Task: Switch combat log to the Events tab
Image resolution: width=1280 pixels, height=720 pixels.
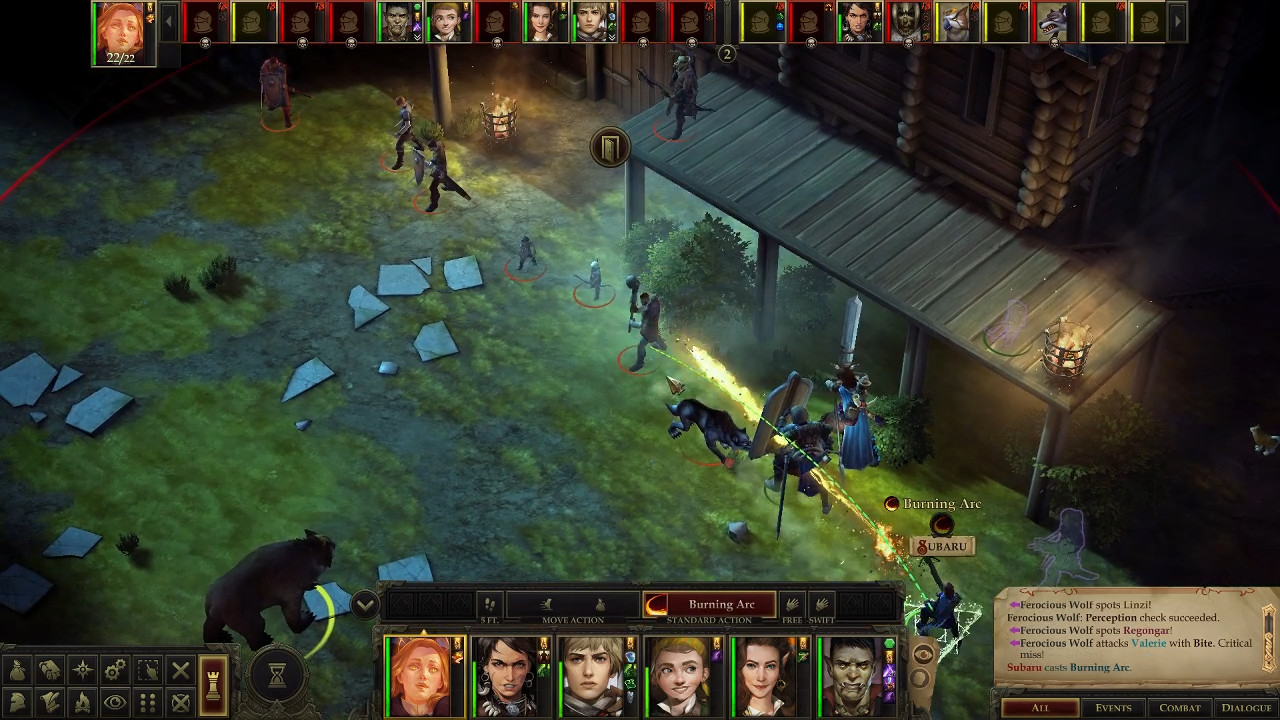Action: pyautogui.click(x=1113, y=708)
